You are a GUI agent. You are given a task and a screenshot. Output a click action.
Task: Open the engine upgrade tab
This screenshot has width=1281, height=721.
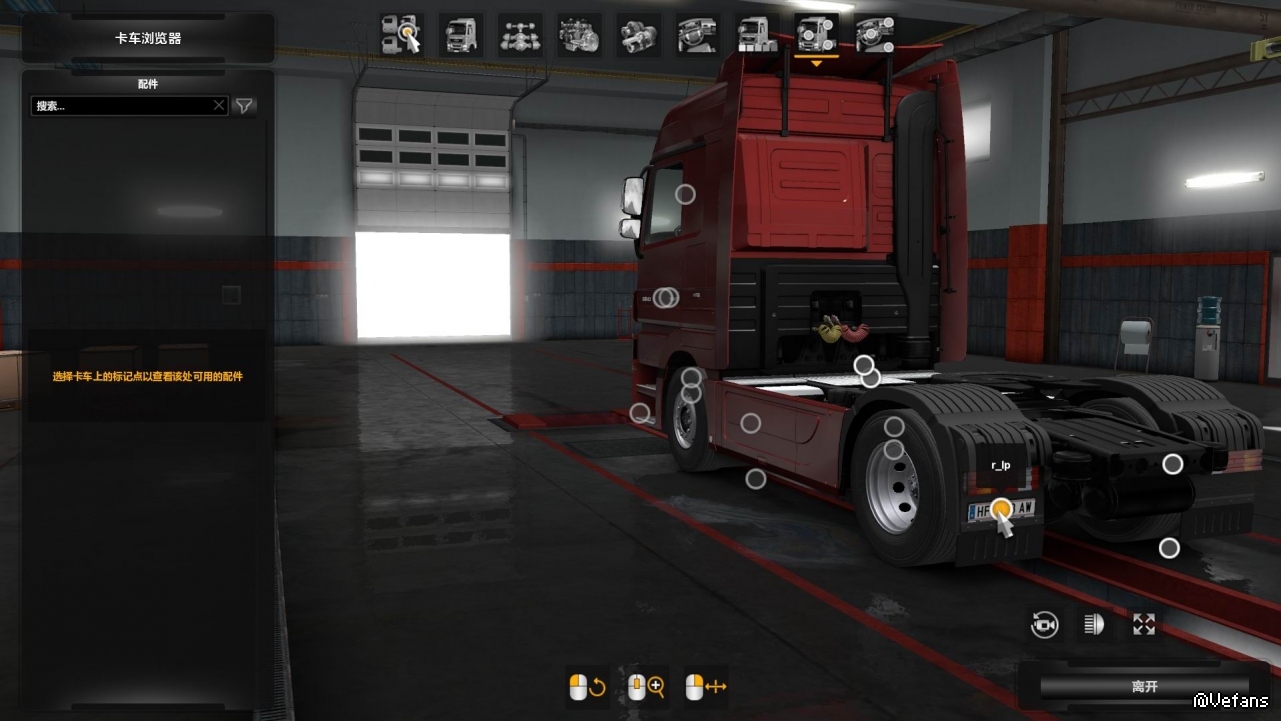579,35
